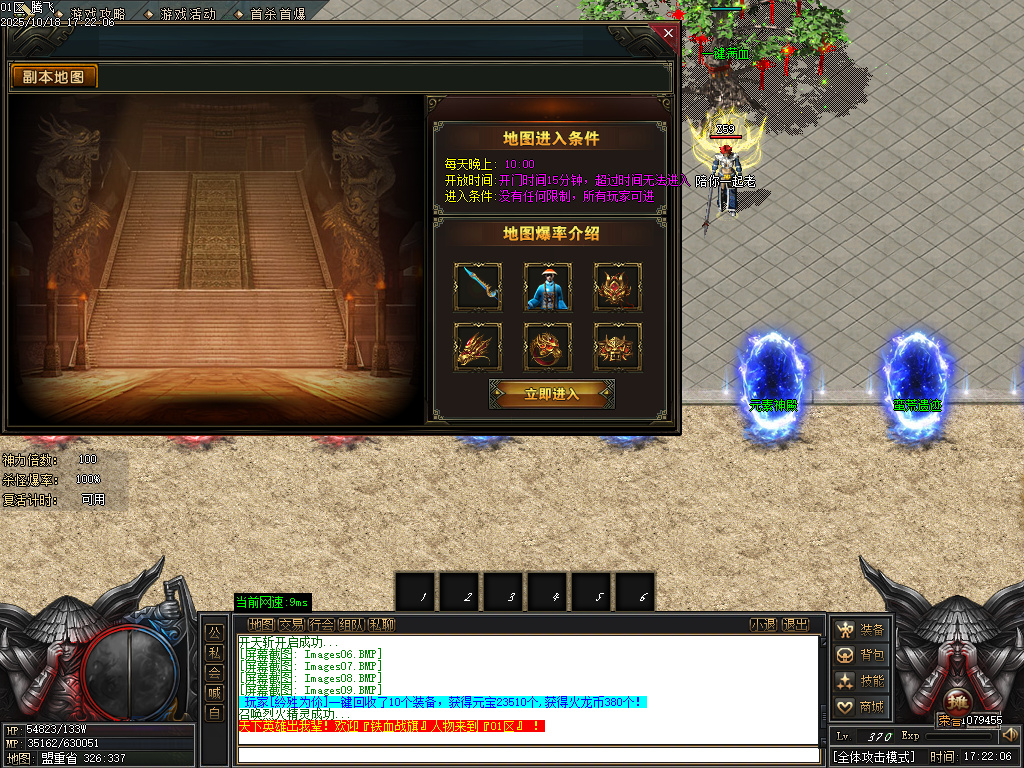Open 游戏攻略 game guide menu
The width and height of the screenshot is (1024, 768).
point(97,15)
